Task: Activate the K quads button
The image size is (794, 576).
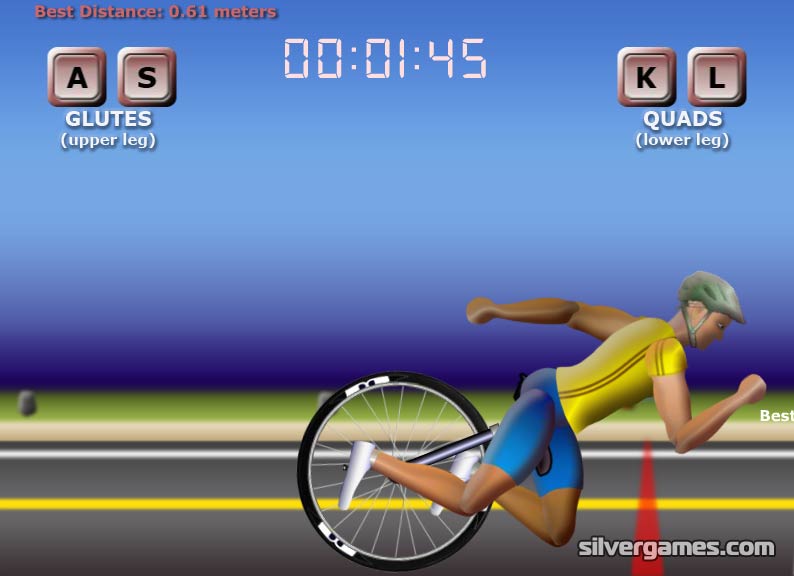Action: 647,77
